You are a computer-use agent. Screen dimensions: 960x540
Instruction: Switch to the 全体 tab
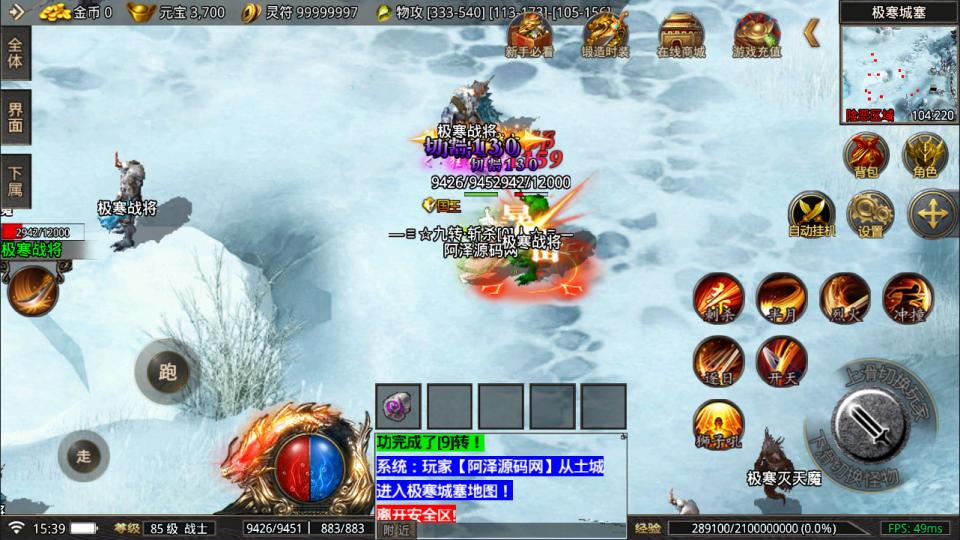click(16, 52)
